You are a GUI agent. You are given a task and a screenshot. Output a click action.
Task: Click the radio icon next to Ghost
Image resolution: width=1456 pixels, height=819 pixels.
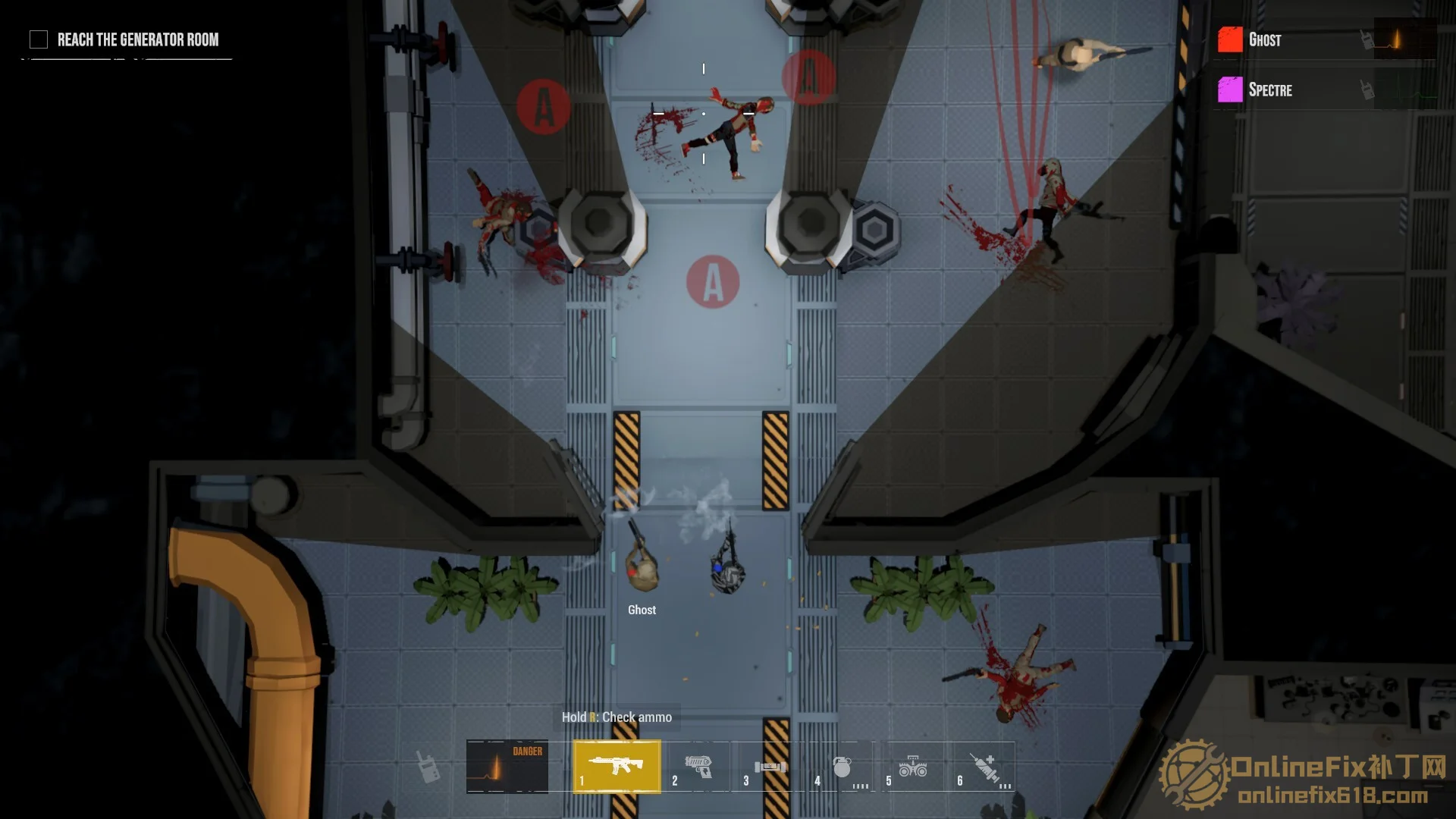pyautogui.click(x=1367, y=39)
